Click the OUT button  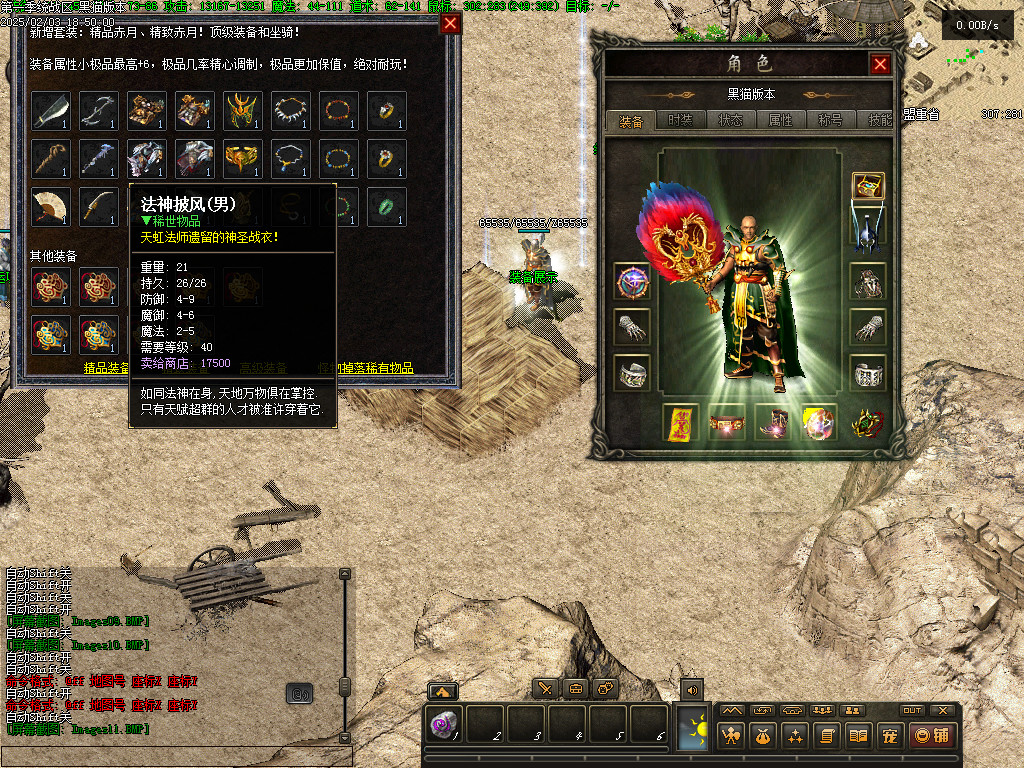point(912,710)
